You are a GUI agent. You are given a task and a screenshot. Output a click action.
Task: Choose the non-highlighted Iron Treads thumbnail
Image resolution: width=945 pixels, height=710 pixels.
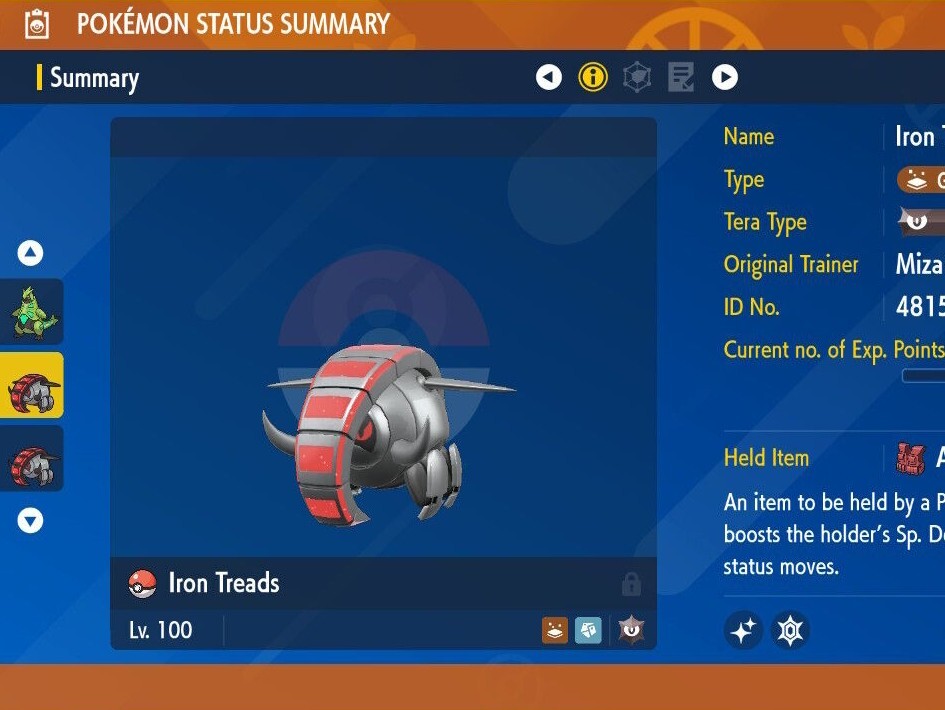click(x=31, y=459)
